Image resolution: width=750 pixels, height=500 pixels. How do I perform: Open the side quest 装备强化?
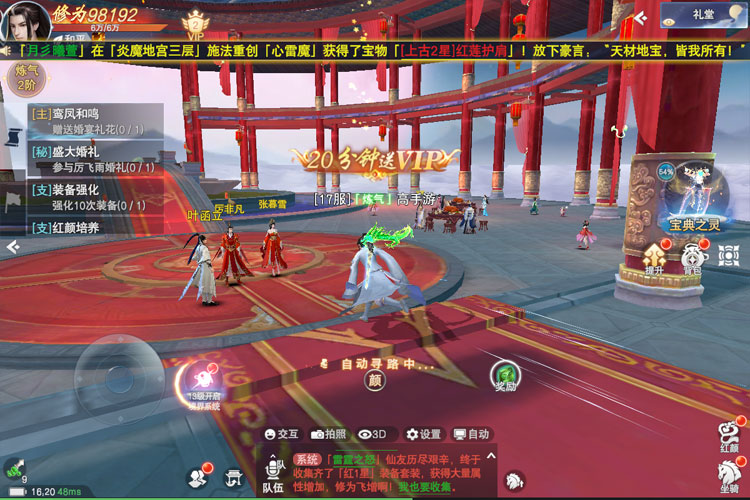point(90,197)
